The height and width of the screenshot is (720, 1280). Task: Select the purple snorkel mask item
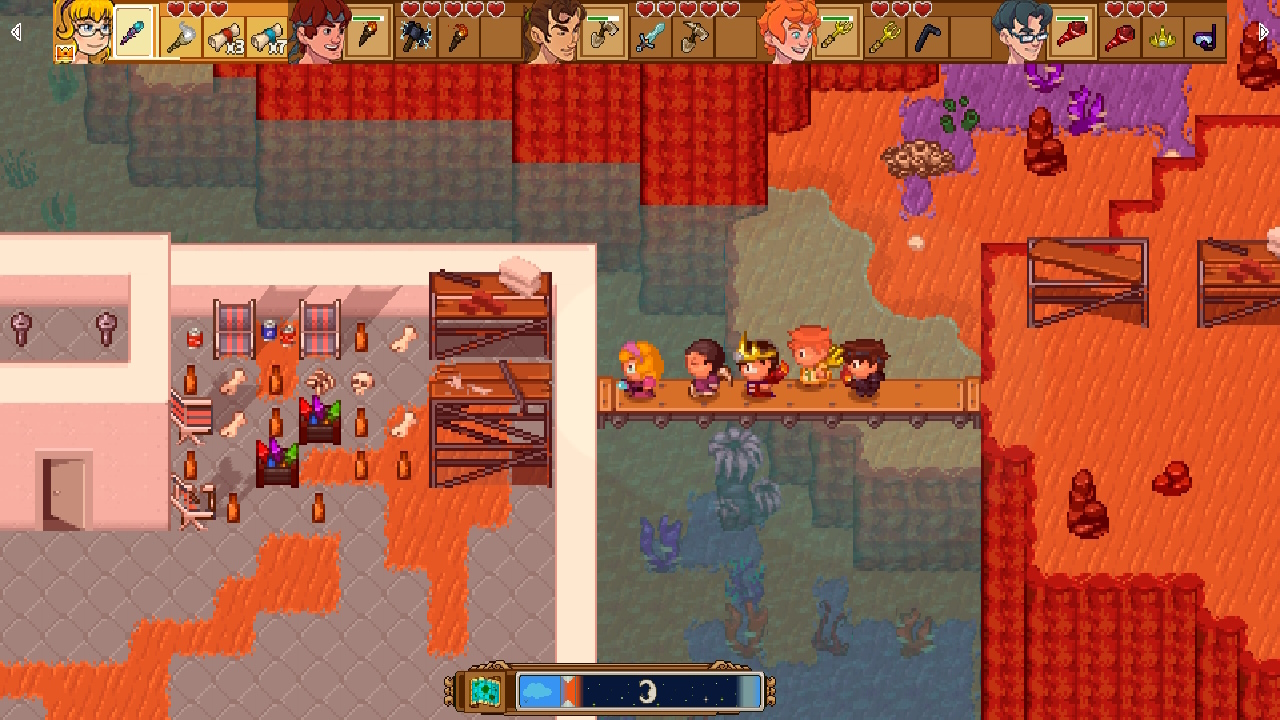click(1204, 38)
